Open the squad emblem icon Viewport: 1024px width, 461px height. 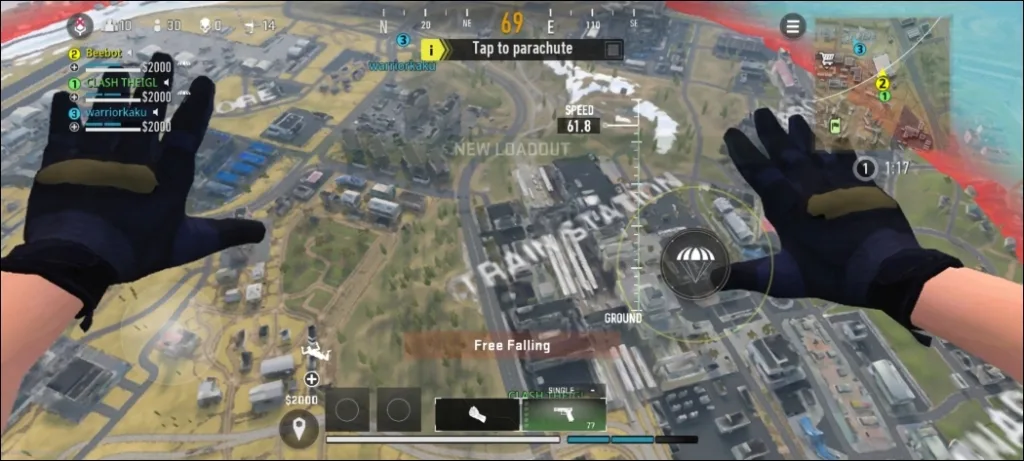(x=80, y=25)
